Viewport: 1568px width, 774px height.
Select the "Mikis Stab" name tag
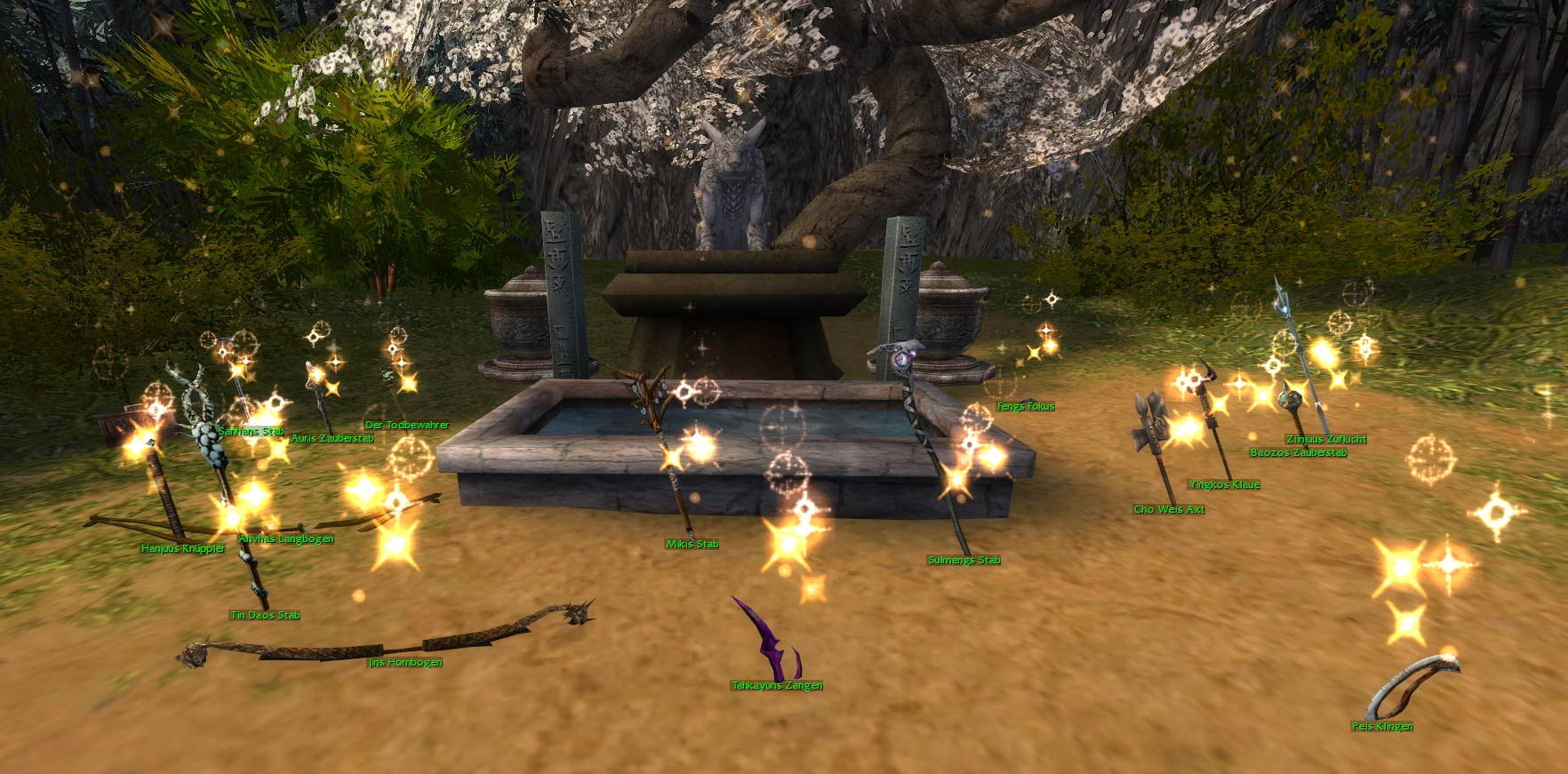click(x=692, y=545)
